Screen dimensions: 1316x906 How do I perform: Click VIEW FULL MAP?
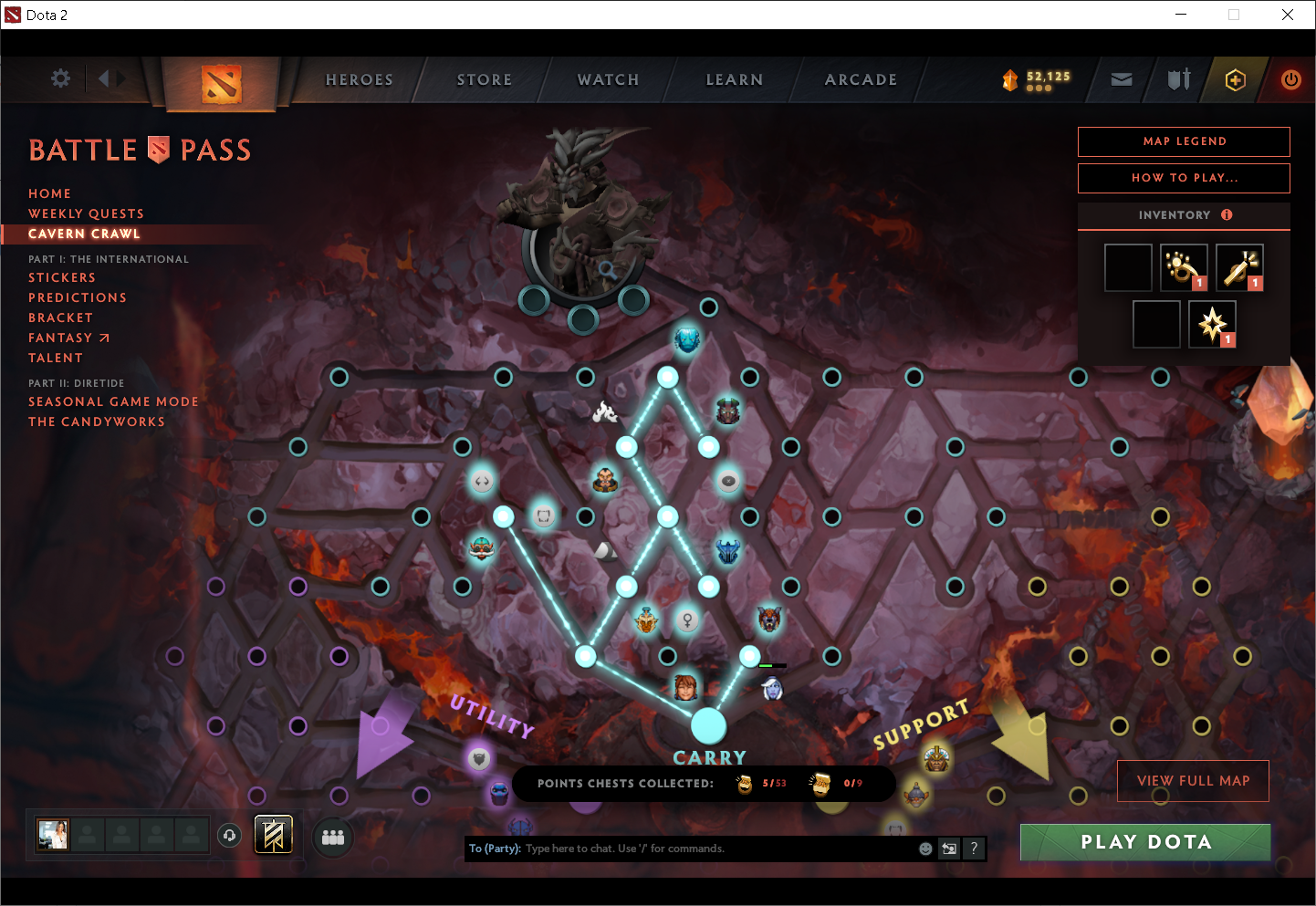(1193, 781)
